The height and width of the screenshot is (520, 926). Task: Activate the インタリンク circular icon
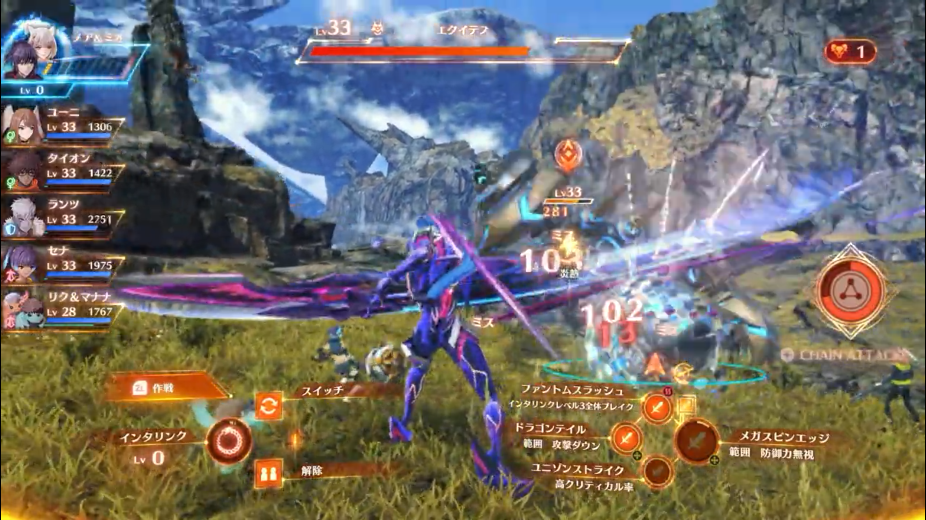click(228, 442)
